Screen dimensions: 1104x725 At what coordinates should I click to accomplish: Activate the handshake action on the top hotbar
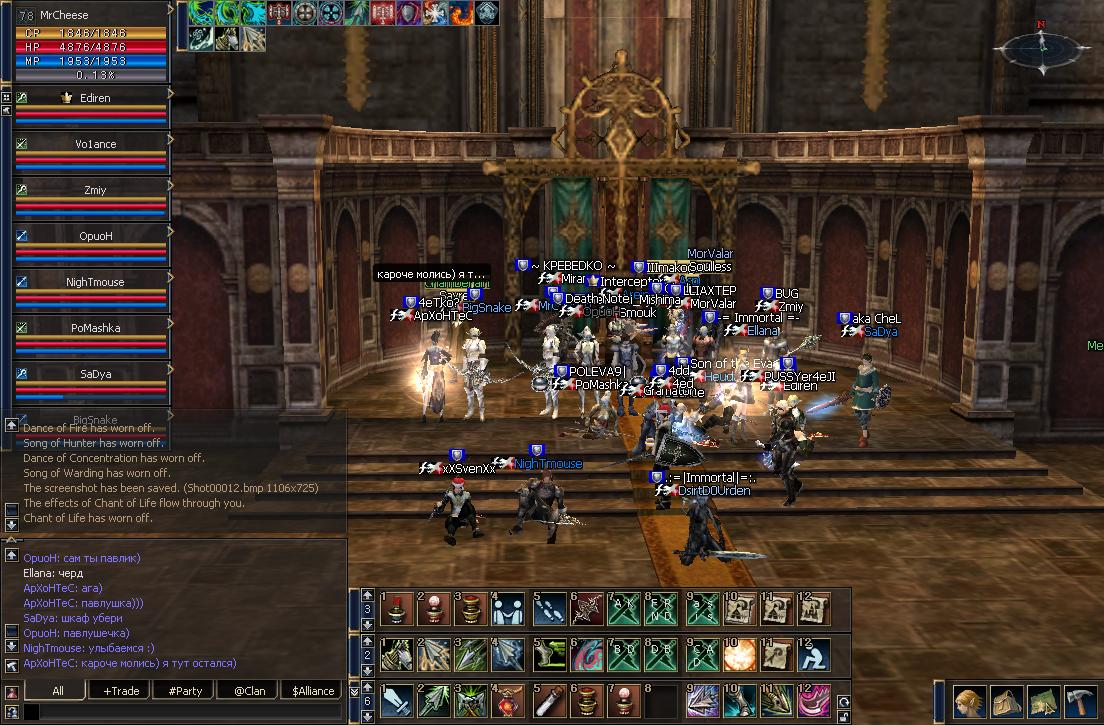pyautogui.click(x=510, y=609)
